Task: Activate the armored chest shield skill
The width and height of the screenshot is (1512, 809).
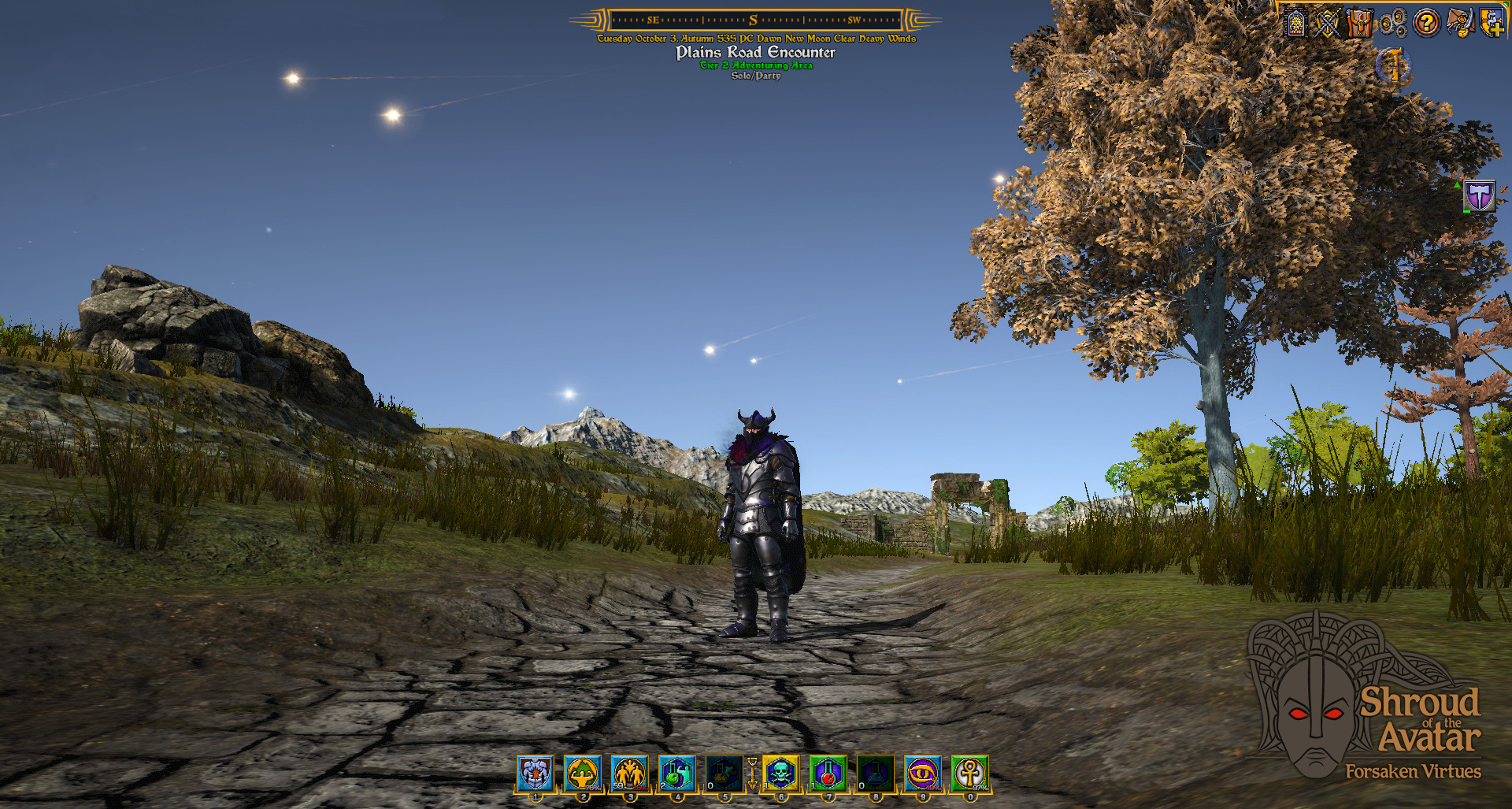Action: 535,774
